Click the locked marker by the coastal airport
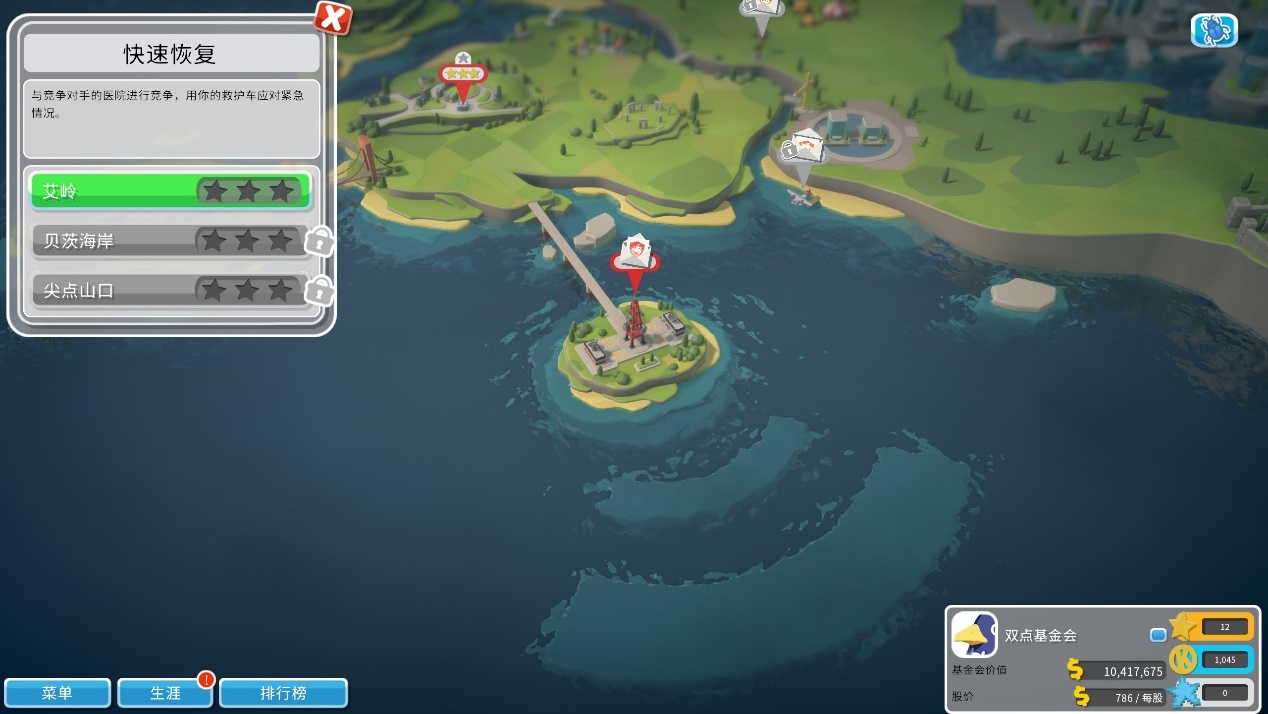Viewport: 1268px width, 714px height. pos(803,152)
